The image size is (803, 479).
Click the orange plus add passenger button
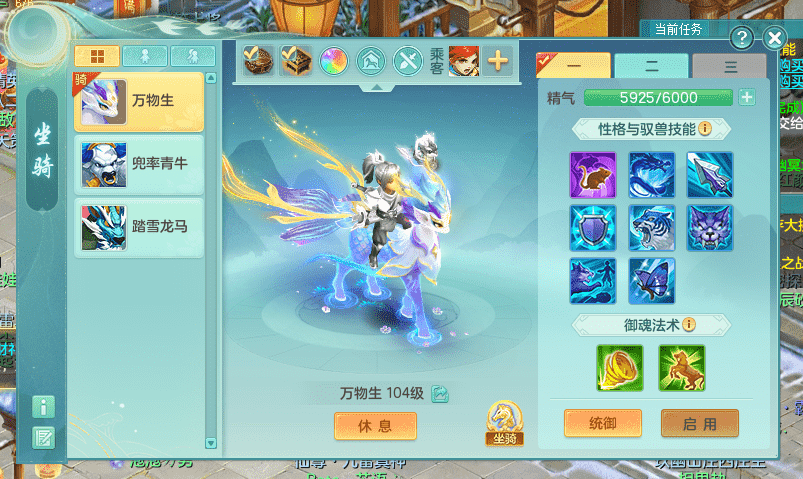pyautogui.click(x=497, y=61)
